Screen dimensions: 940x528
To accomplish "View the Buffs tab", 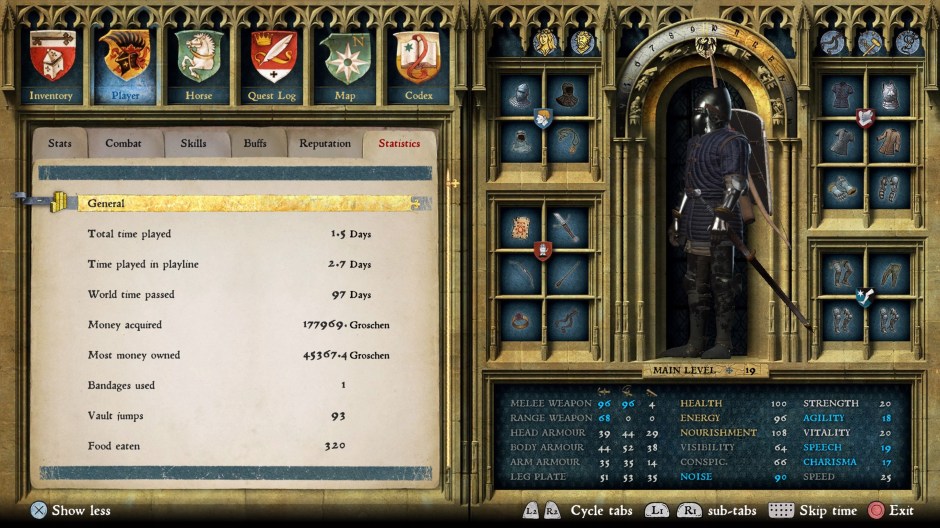I will coord(256,143).
